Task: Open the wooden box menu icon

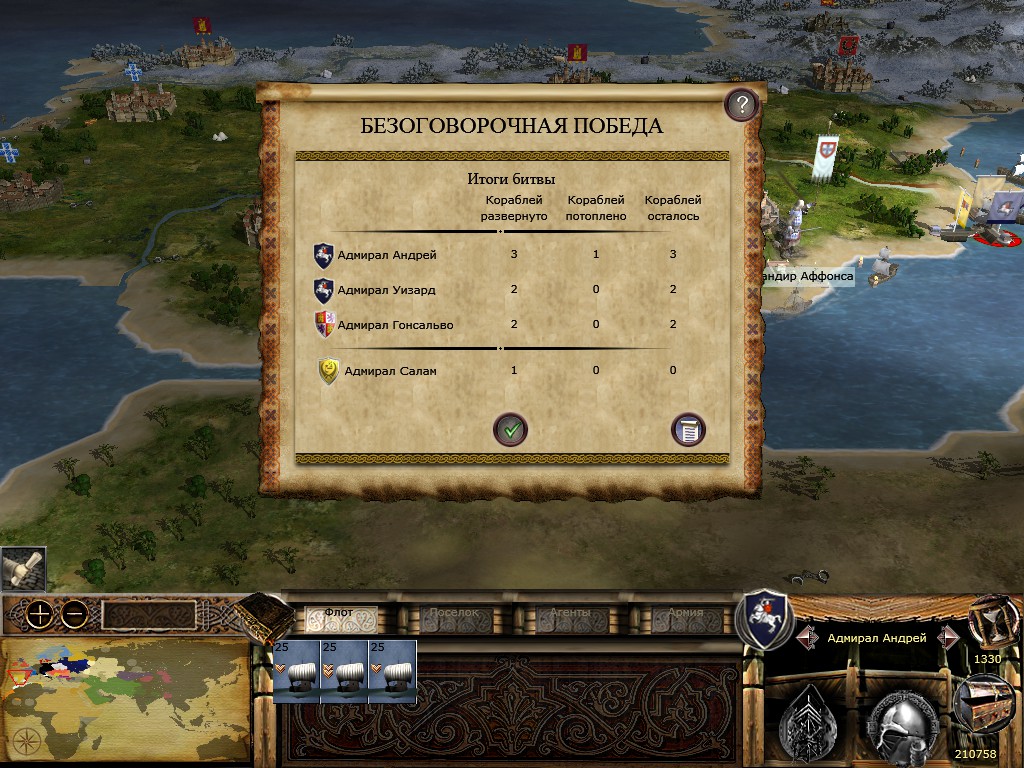Action: 263,616
